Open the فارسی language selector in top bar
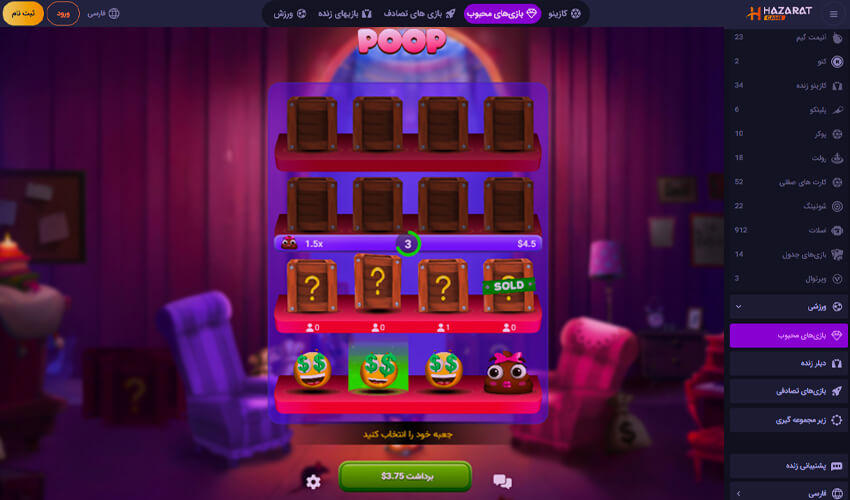The image size is (850, 500). point(103,14)
